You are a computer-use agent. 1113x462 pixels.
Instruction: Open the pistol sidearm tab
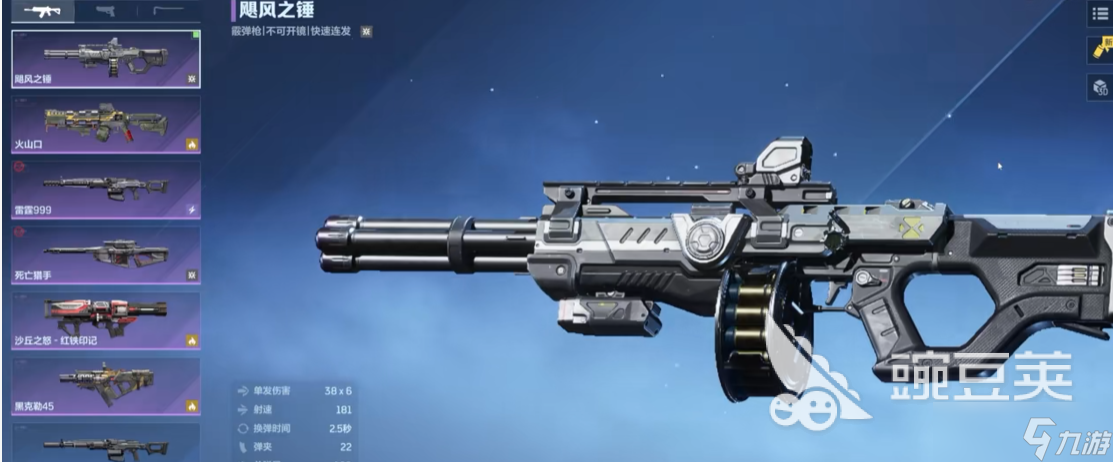click(x=104, y=11)
